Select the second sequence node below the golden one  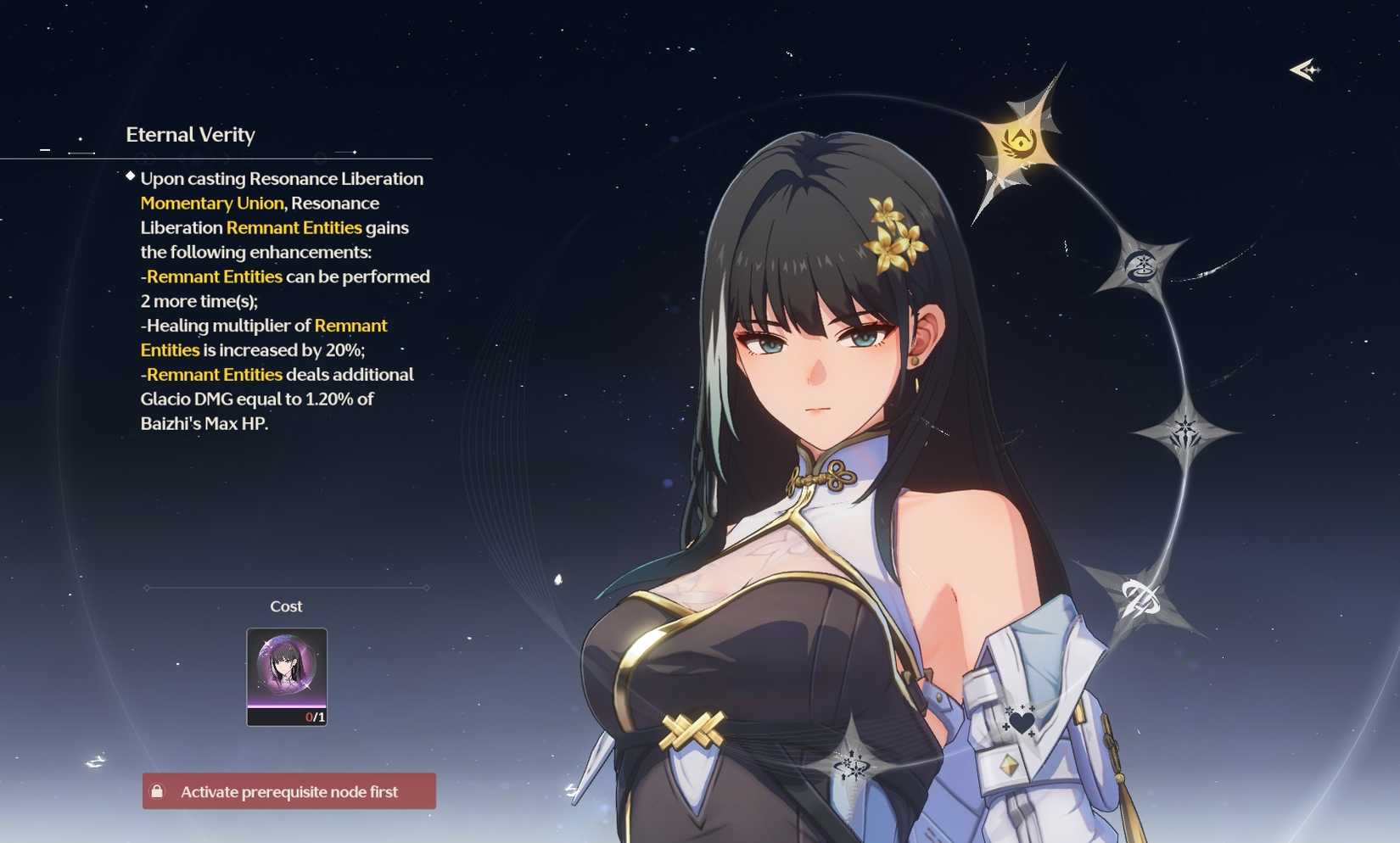click(x=1141, y=267)
